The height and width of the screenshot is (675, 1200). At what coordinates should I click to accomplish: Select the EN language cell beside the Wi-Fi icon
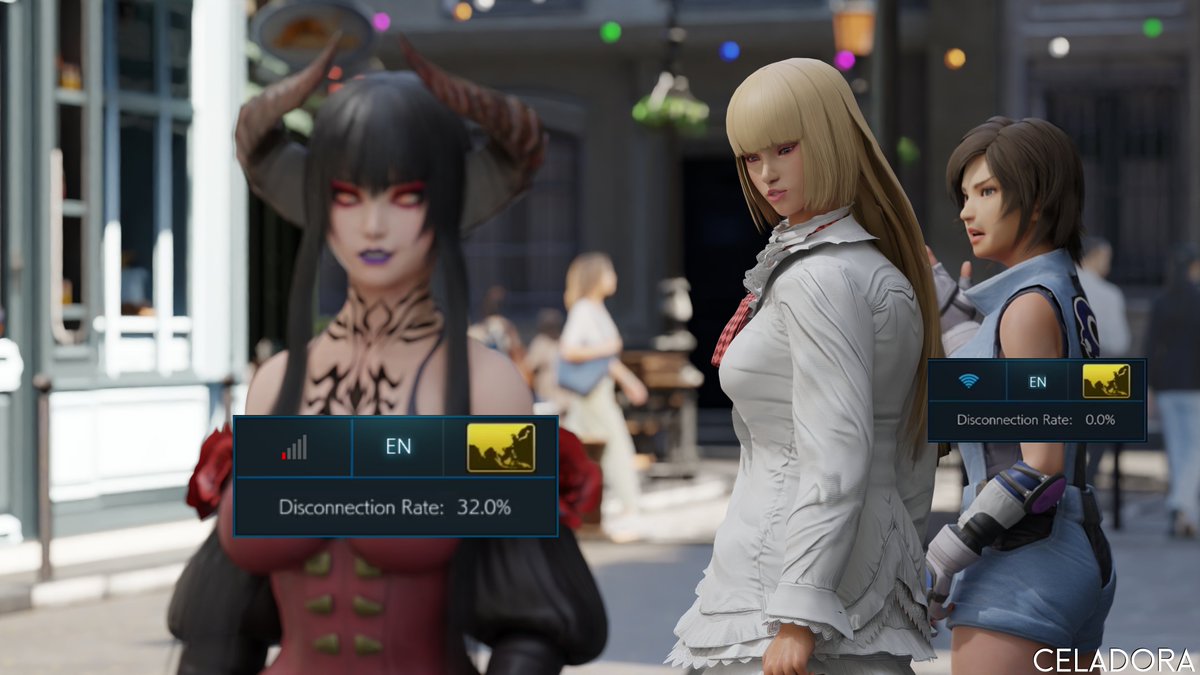pyautogui.click(x=1038, y=381)
